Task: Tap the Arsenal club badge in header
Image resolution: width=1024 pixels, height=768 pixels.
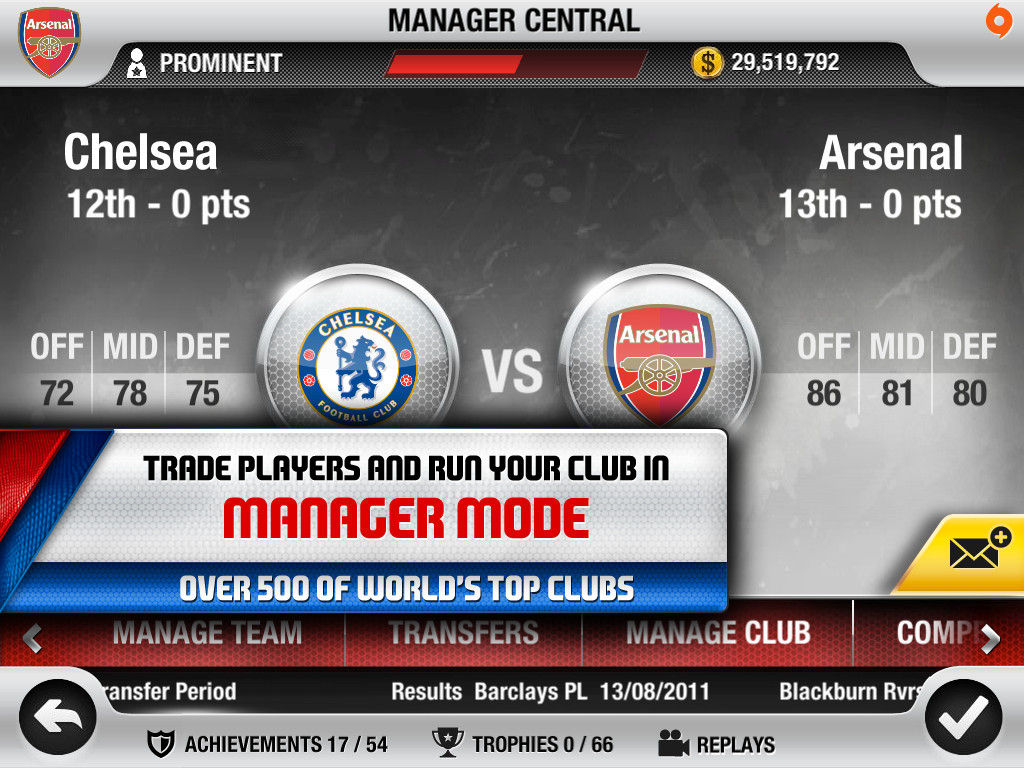Action: pos(50,42)
